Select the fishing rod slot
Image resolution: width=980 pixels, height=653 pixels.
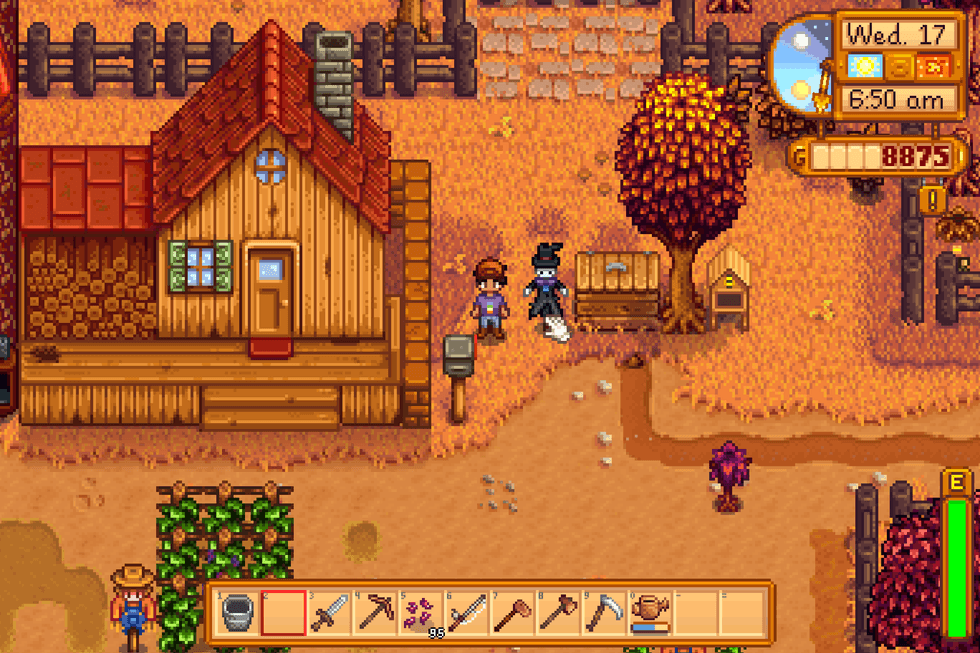pos(467,612)
